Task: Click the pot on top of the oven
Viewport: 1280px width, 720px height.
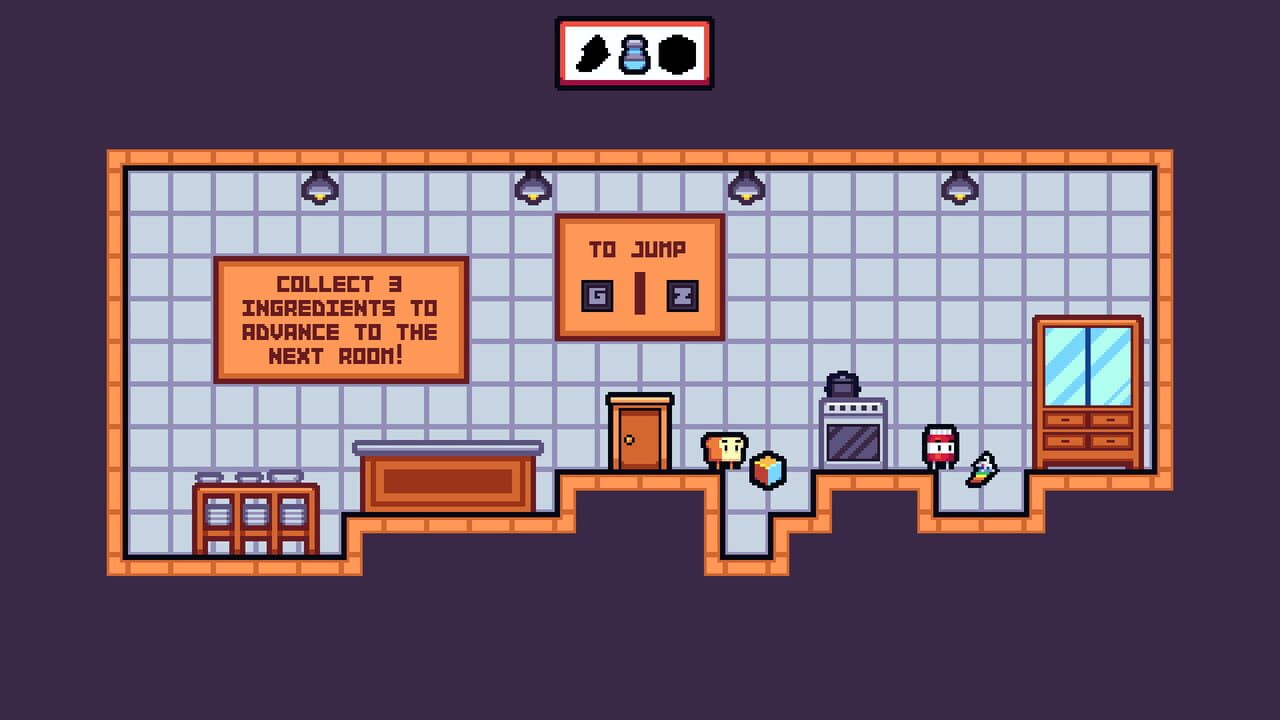Action: pos(845,382)
